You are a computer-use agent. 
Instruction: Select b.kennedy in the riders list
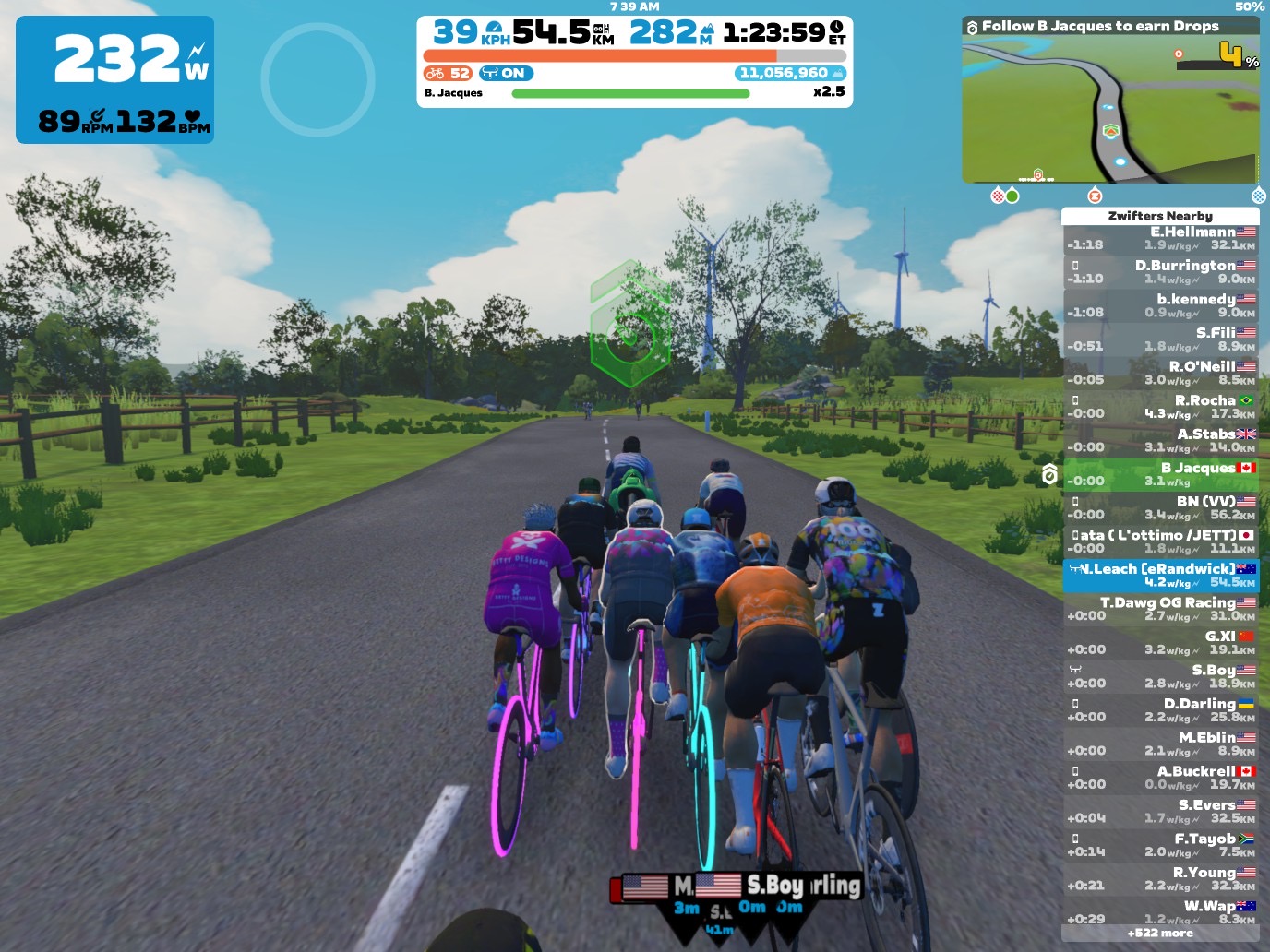click(1160, 305)
